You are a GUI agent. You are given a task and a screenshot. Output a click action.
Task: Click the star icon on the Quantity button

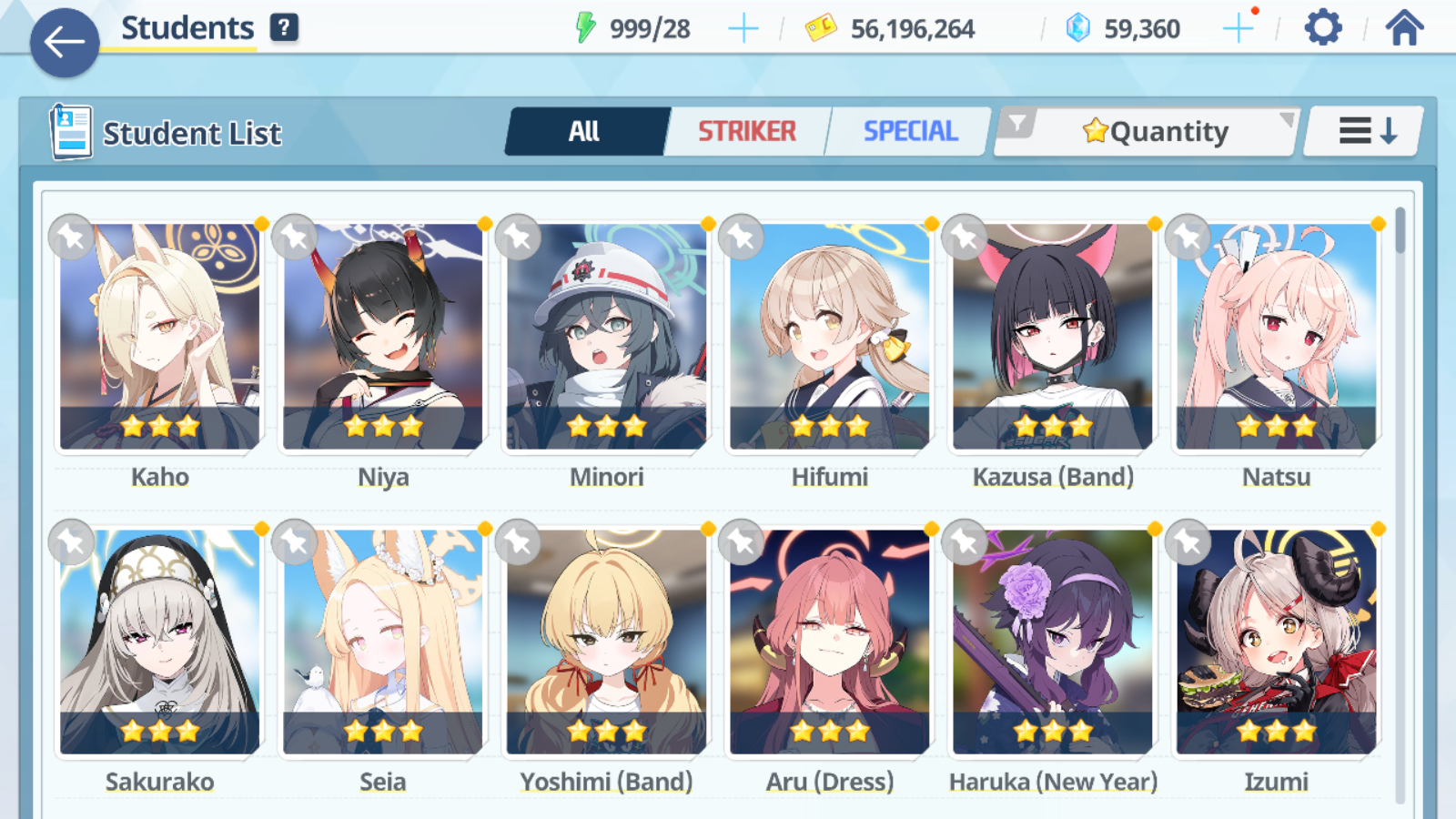pos(1097,131)
